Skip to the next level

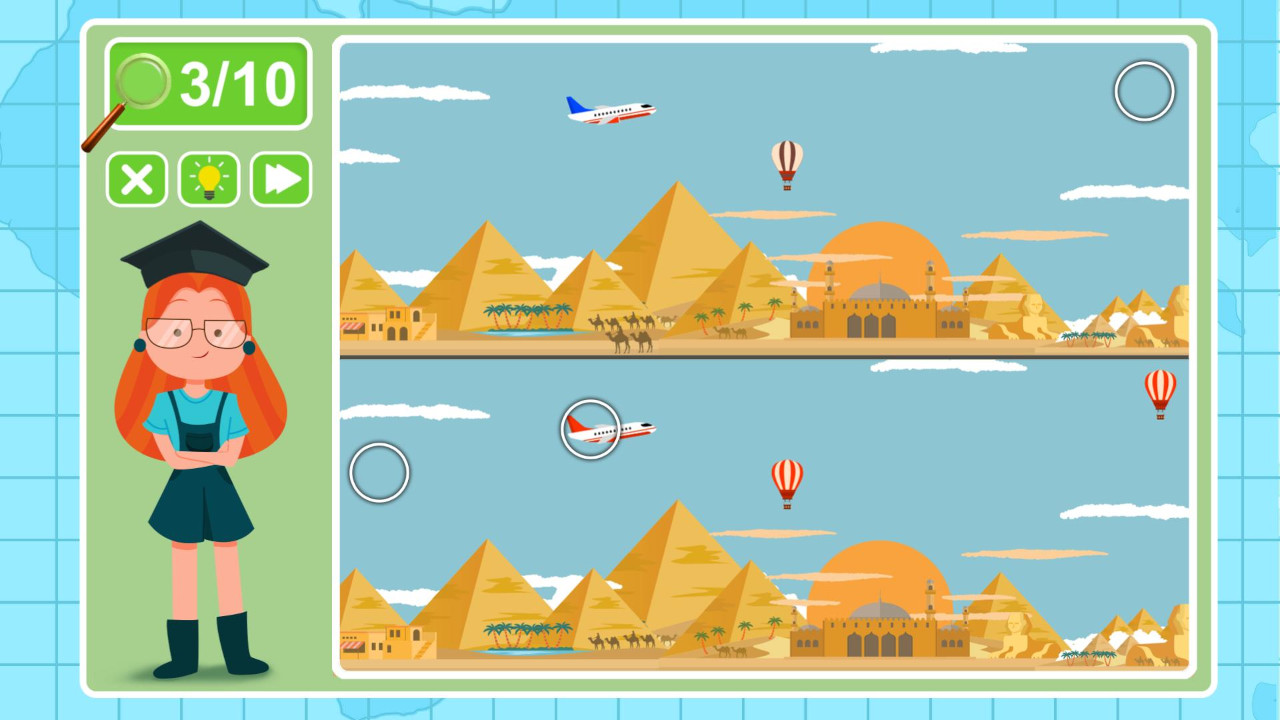click(x=279, y=179)
